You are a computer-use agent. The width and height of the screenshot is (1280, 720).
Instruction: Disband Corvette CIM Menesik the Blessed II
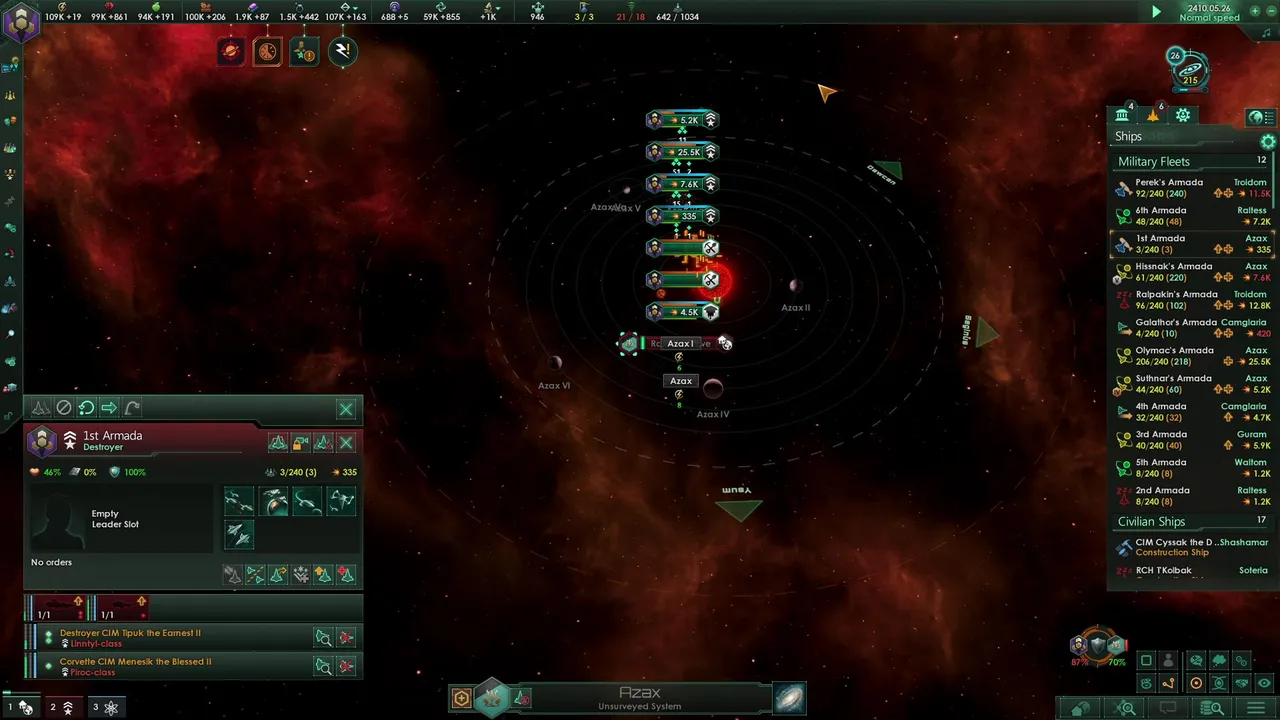[346, 666]
